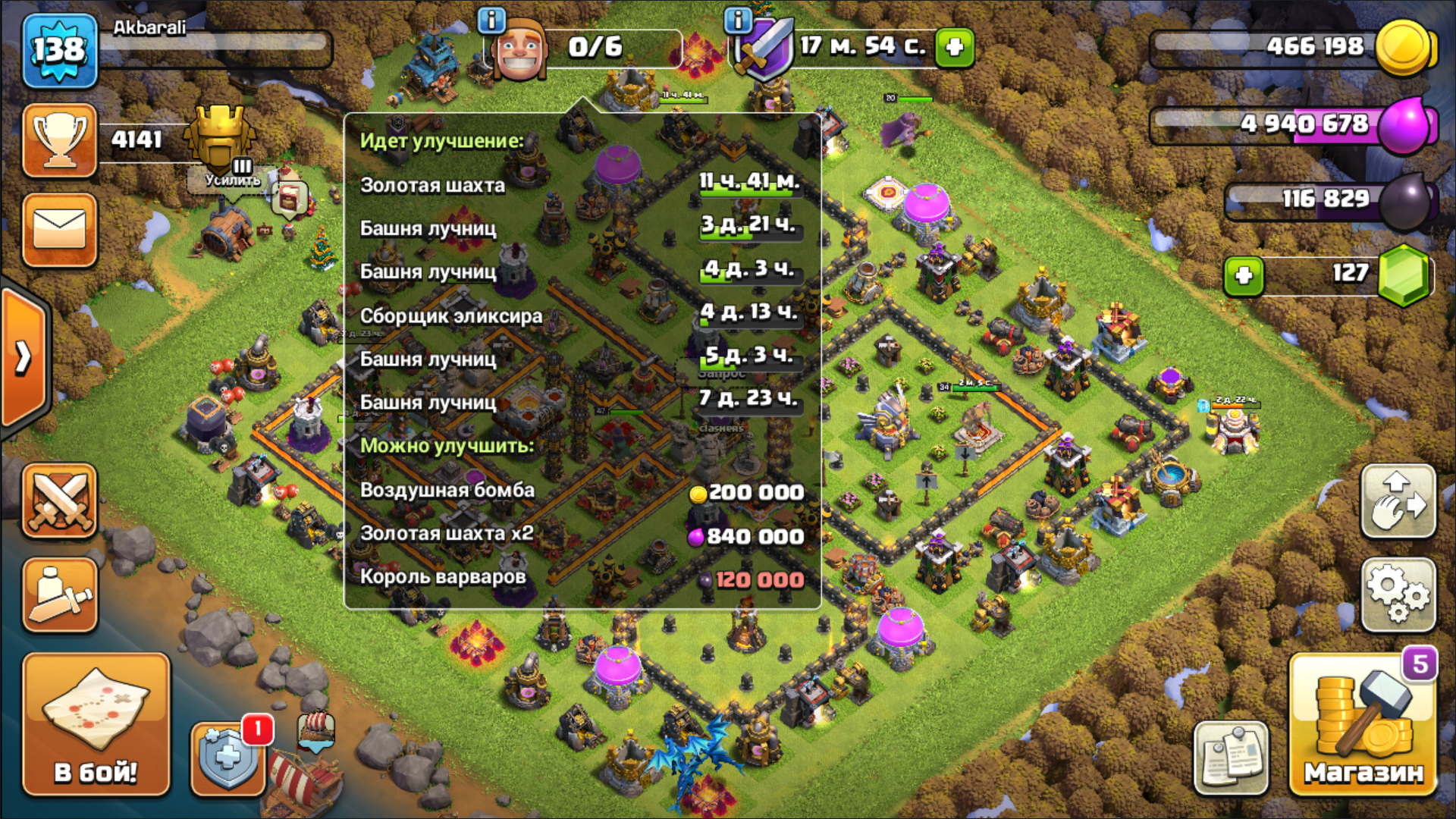1456x819 pixels.
Task: View the trophy league button
Action: pyautogui.click(x=60, y=140)
